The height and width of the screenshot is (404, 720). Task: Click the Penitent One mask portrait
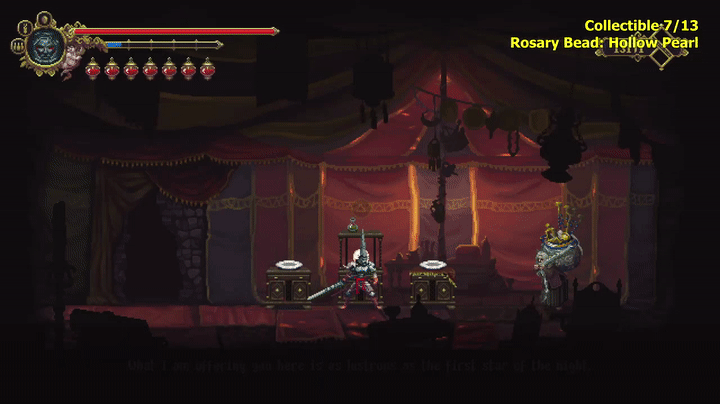coord(46,45)
